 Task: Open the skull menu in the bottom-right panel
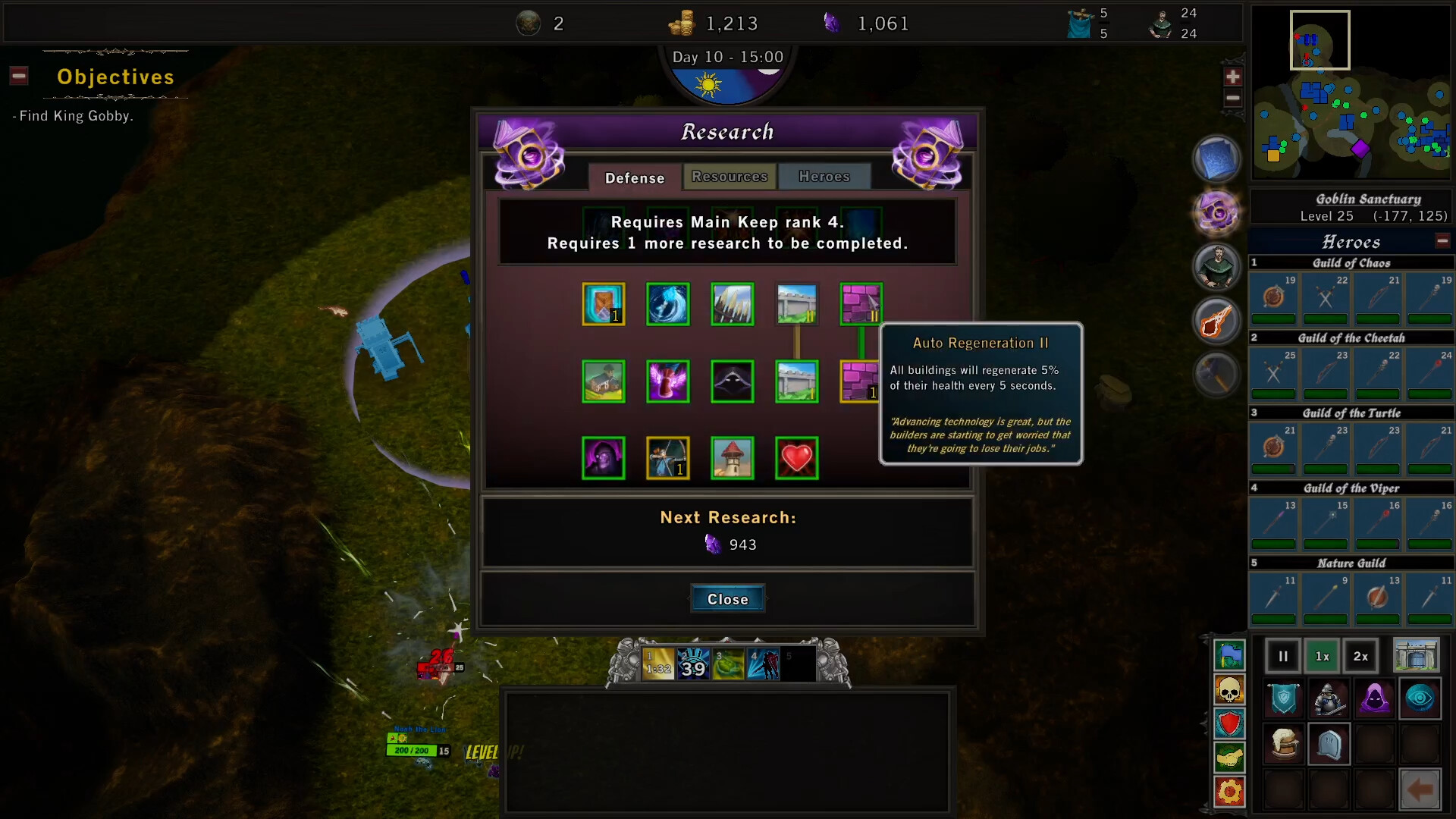point(1229,690)
